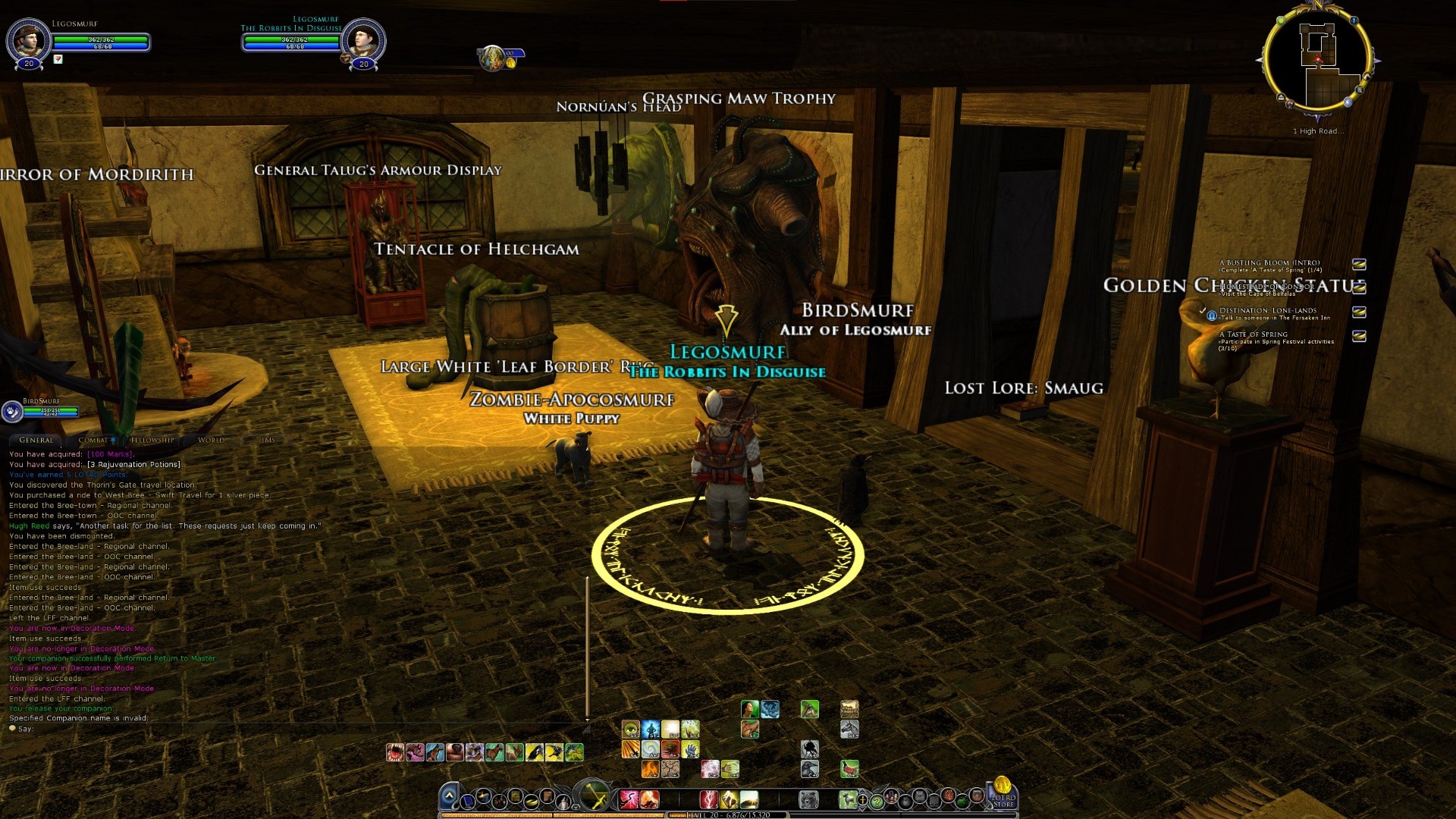The image size is (1456, 819).
Task: Click the question mark help button
Action: tap(877, 801)
